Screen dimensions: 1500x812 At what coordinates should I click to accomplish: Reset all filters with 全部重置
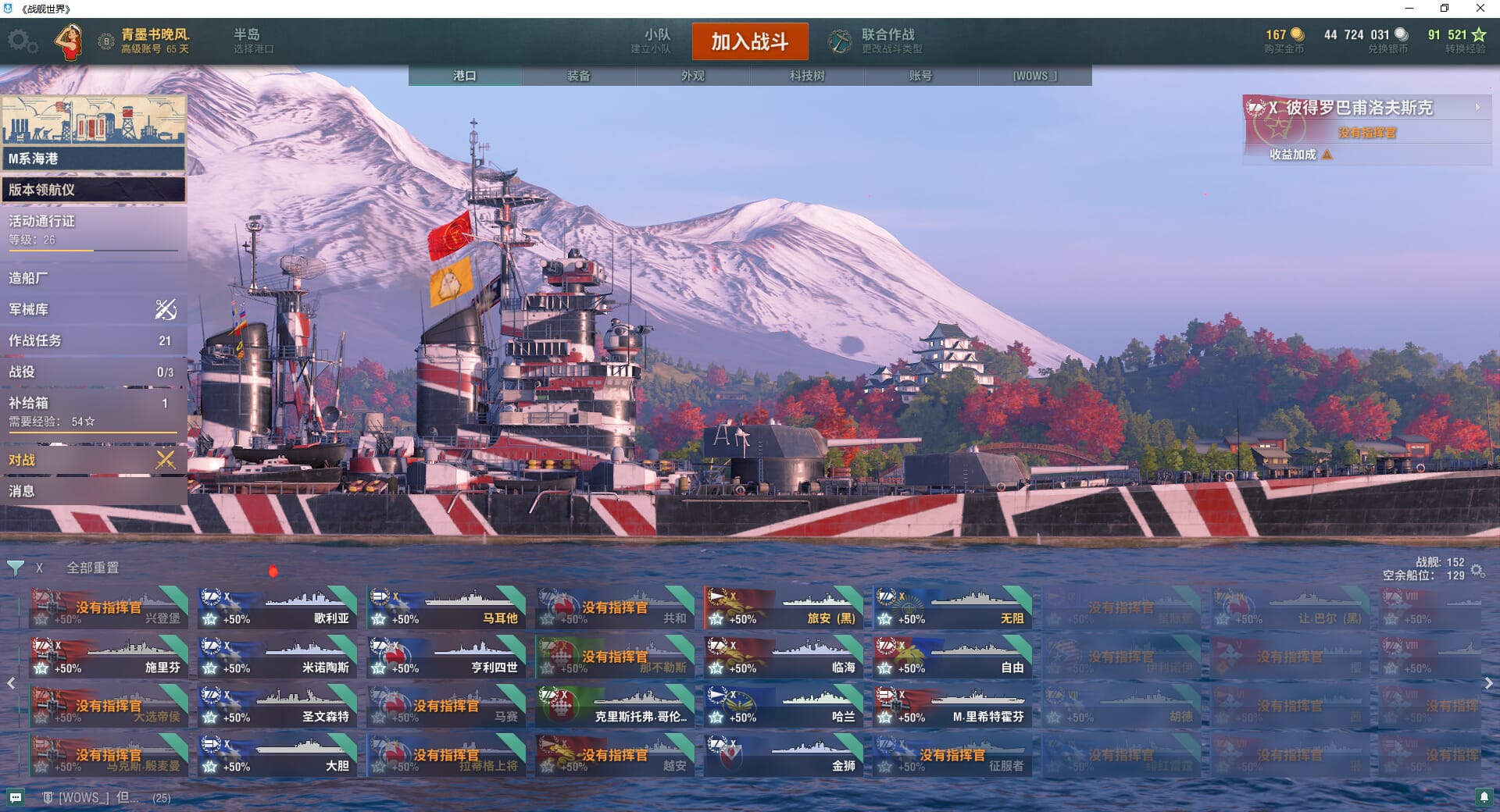tap(92, 568)
